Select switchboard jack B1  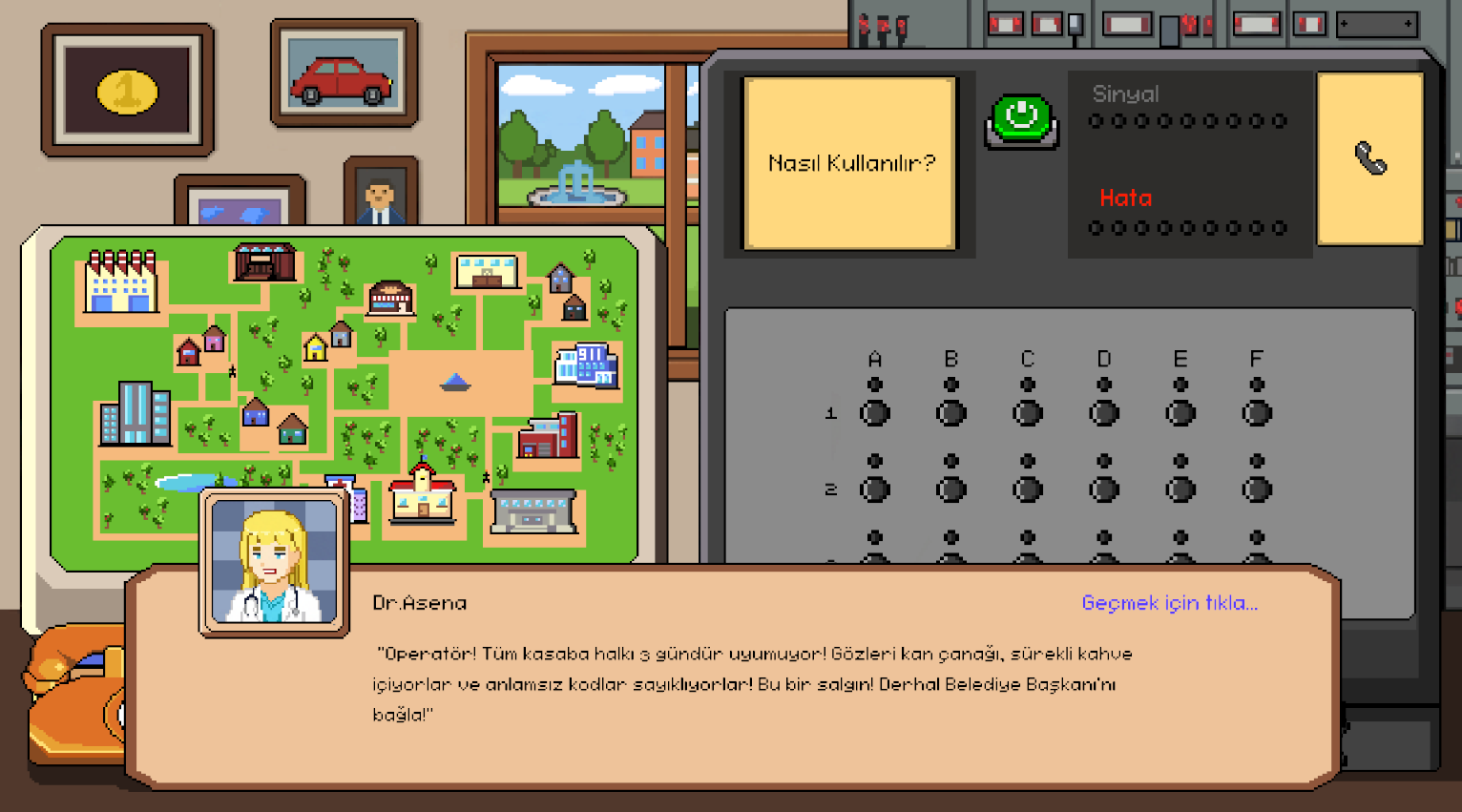(x=951, y=413)
